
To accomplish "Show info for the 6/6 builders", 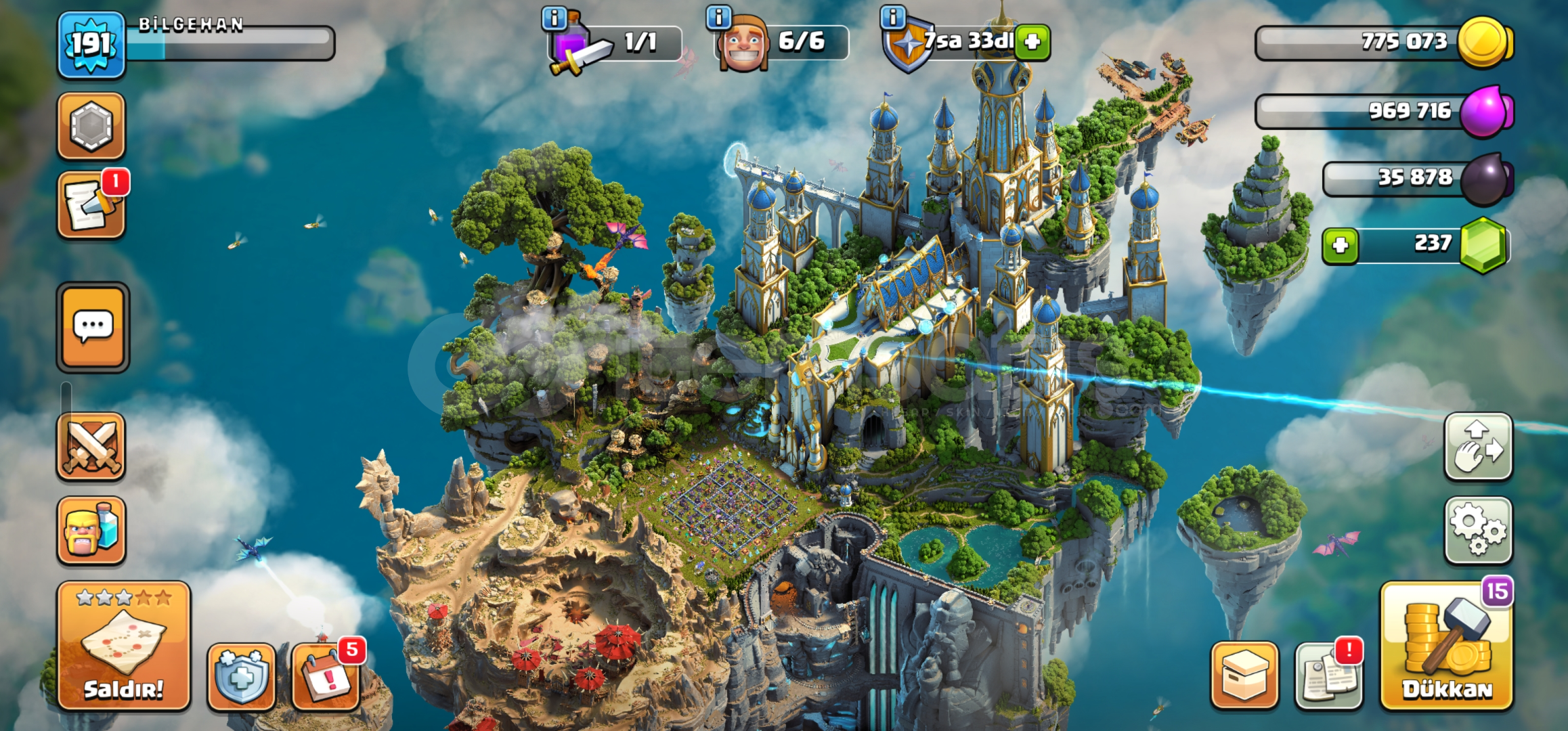I will pos(718,17).
